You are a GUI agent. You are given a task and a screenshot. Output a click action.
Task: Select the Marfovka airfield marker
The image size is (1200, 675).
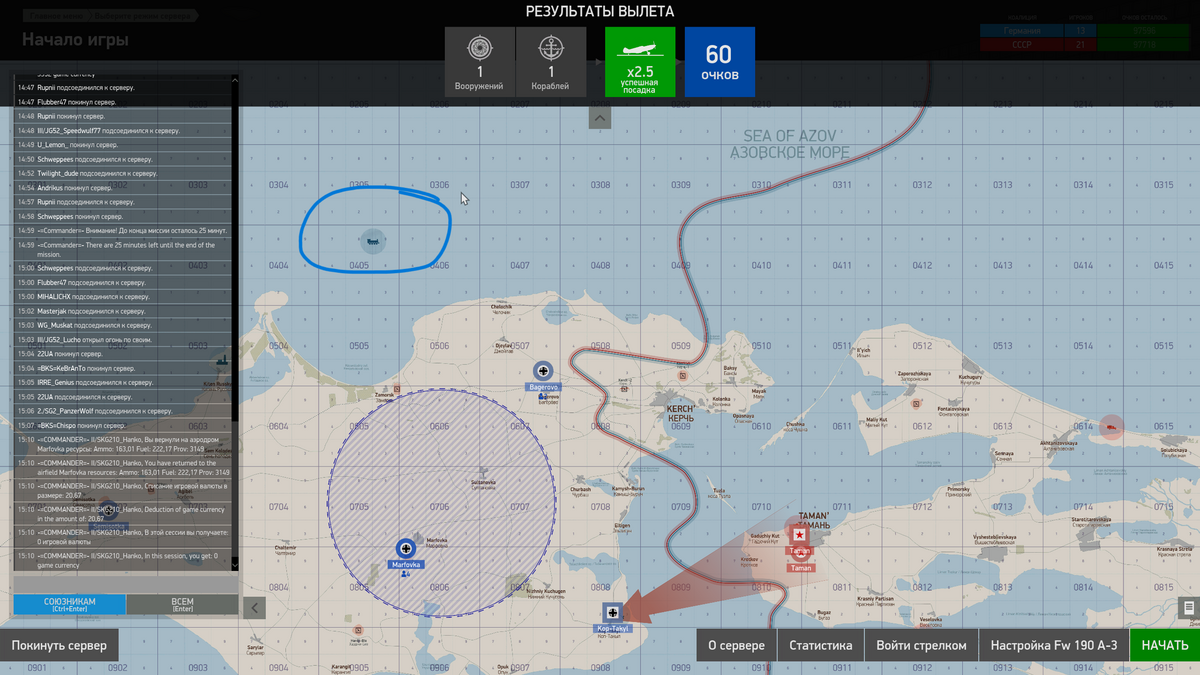click(406, 548)
